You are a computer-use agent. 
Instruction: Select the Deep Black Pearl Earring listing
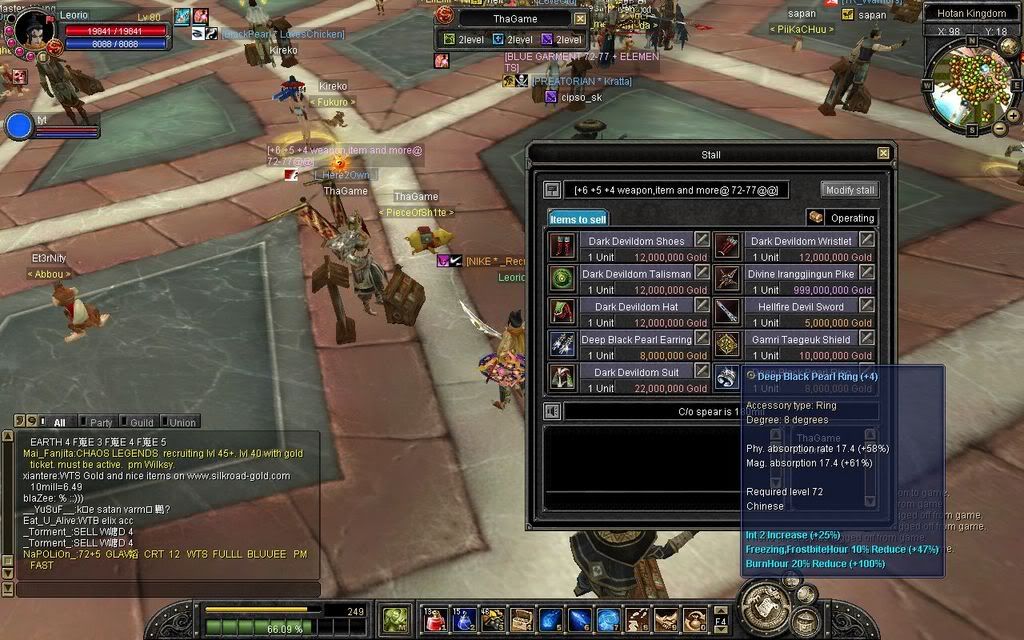636,340
